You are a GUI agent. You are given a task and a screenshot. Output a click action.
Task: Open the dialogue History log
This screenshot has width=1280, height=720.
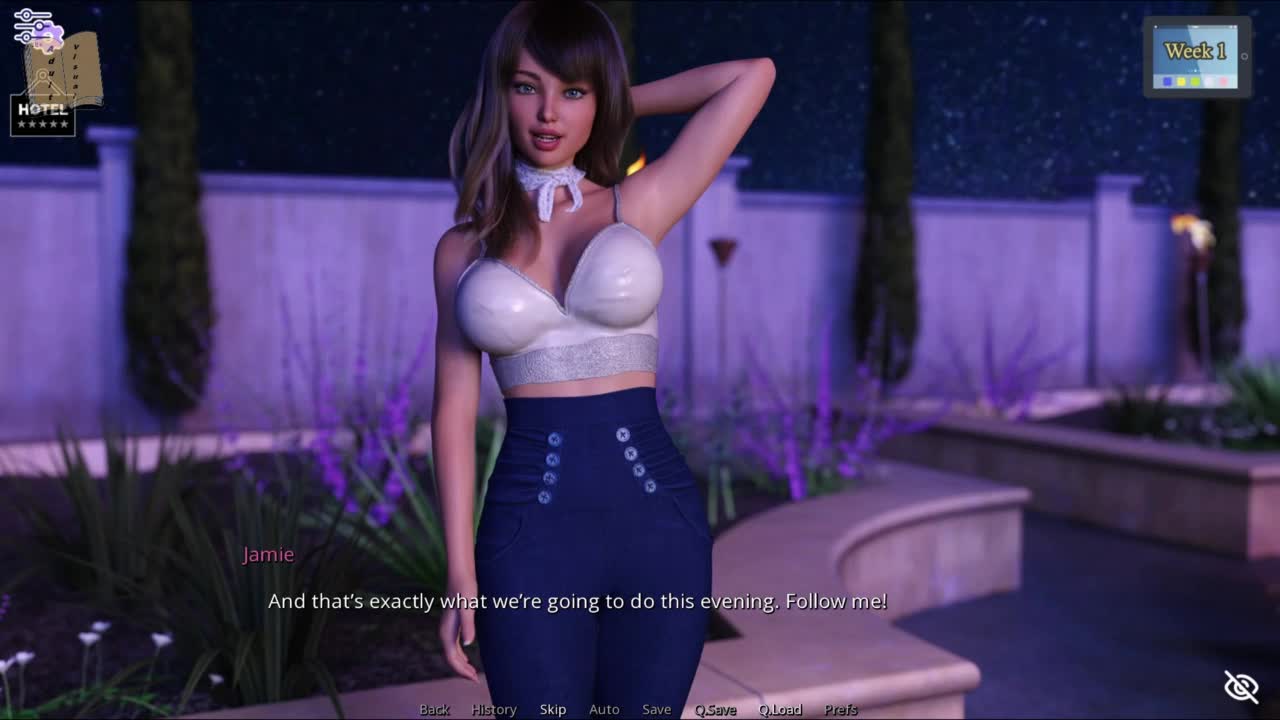coord(494,709)
